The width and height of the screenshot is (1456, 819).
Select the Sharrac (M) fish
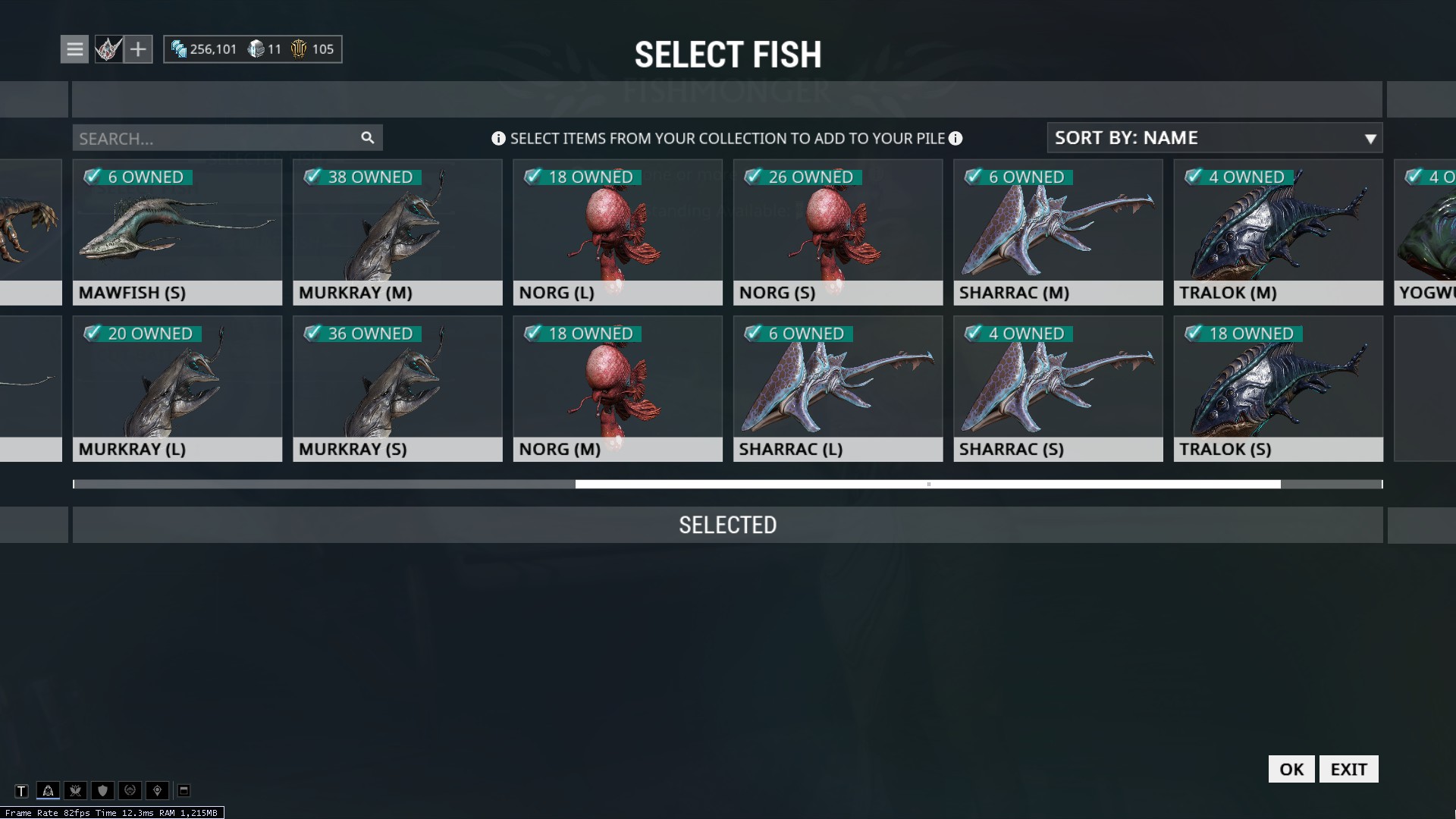pos(1058,232)
